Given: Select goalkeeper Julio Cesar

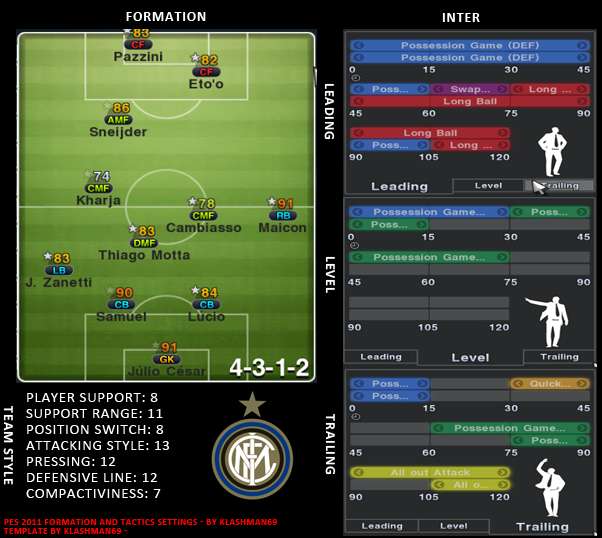Looking at the screenshot, I should 165,359.
